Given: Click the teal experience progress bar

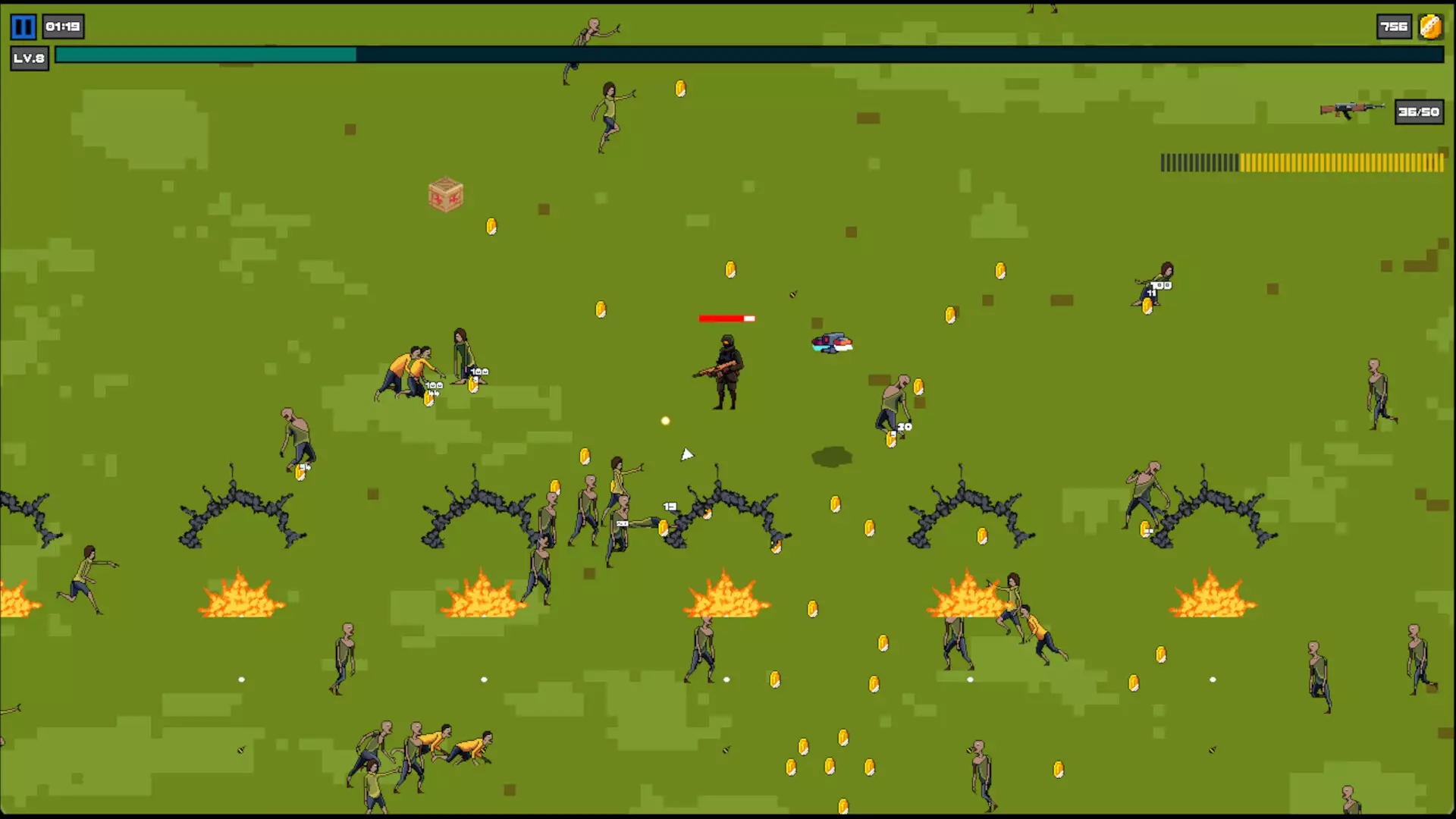Looking at the screenshot, I should (205, 54).
